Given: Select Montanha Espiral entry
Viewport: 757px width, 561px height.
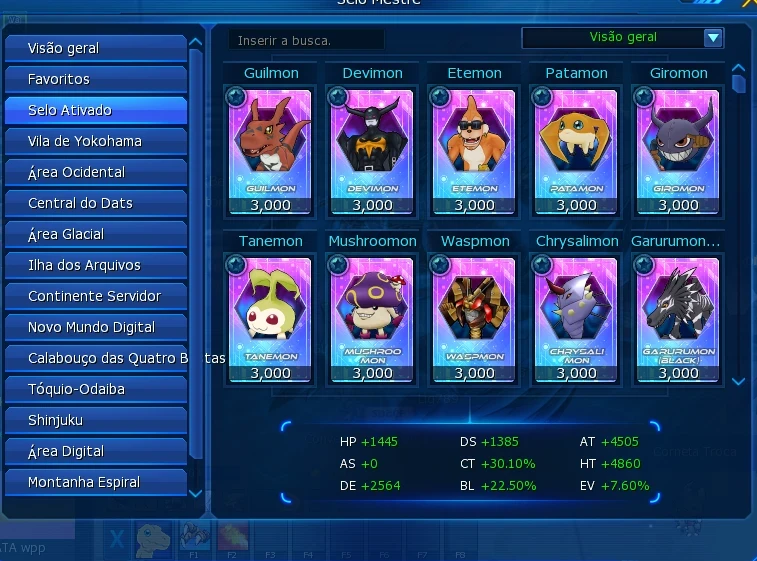Looking at the screenshot, I should click(x=95, y=482).
